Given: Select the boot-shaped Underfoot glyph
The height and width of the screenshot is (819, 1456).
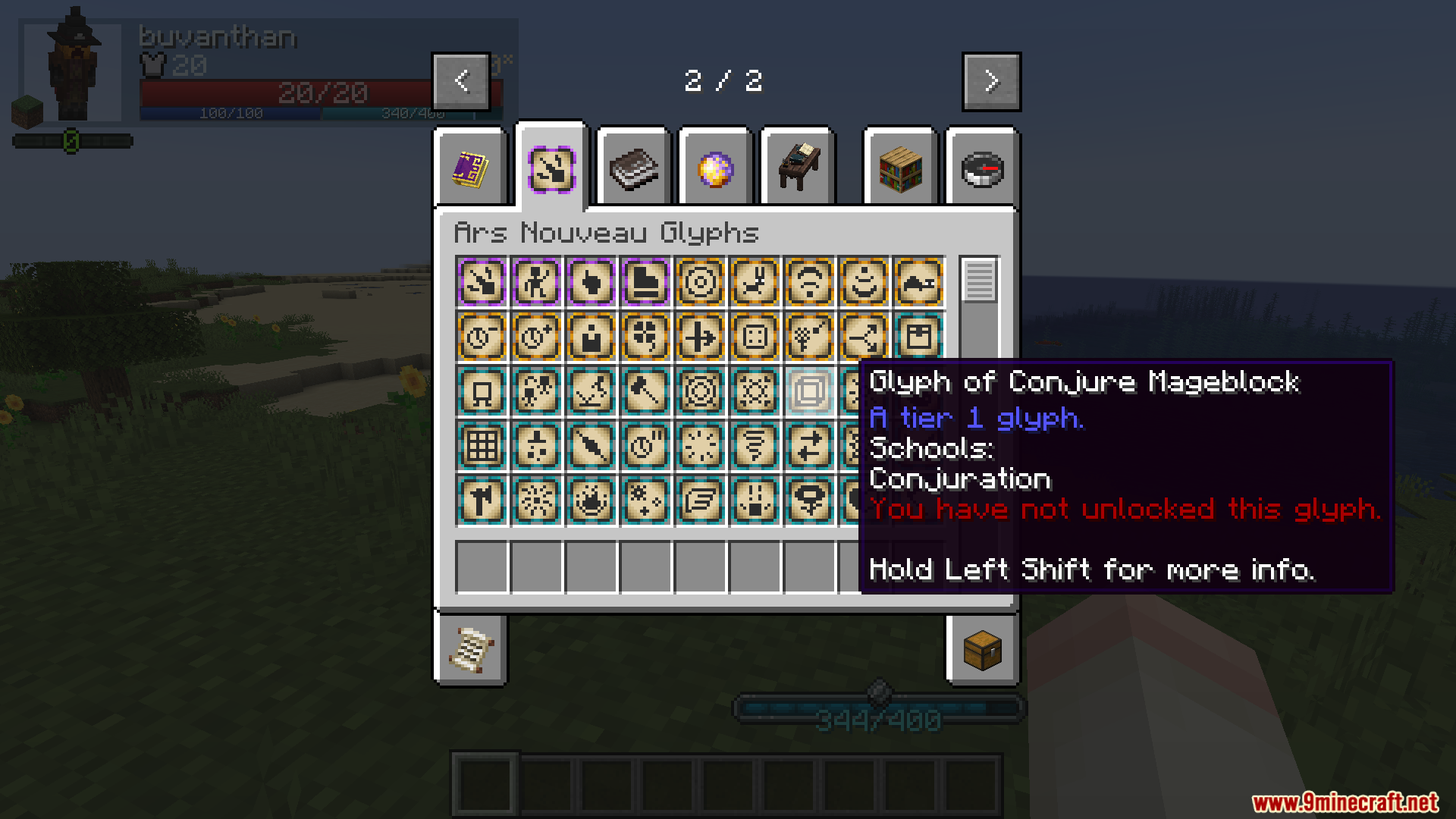Looking at the screenshot, I should pyautogui.click(x=645, y=282).
